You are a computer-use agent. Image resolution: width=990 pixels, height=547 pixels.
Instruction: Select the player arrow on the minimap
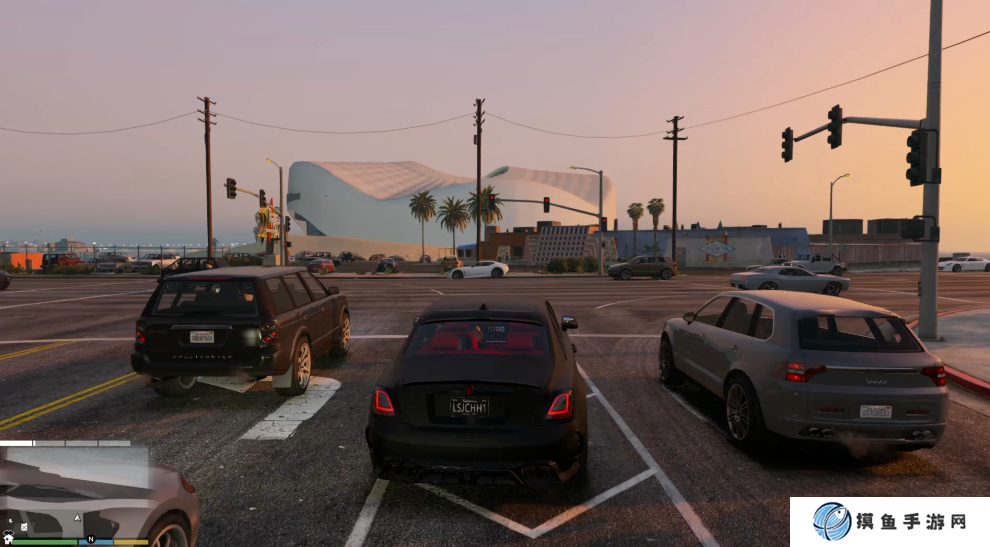coord(77,517)
